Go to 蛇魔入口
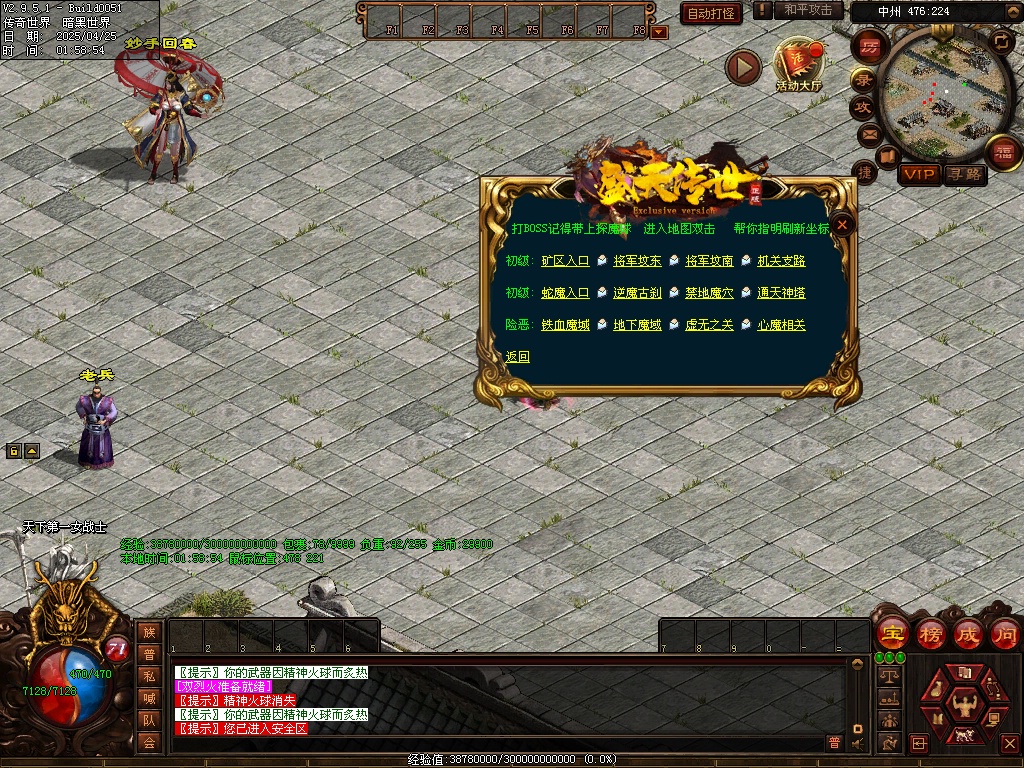The image size is (1024, 768). click(x=565, y=293)
